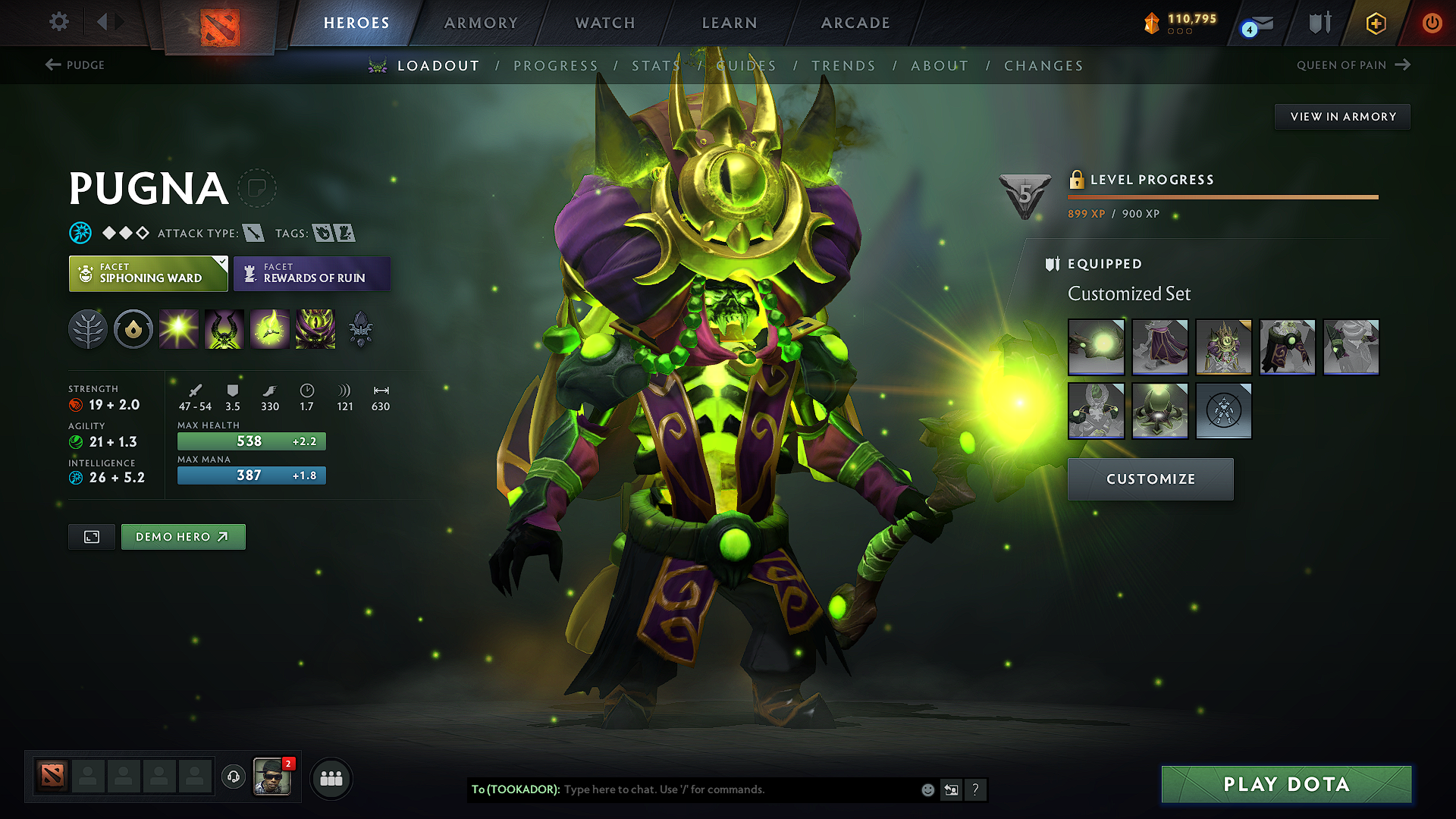Open the chat wheel smiley icon
The width and height of the screenshot is (1456, 819).
(927, 789)
